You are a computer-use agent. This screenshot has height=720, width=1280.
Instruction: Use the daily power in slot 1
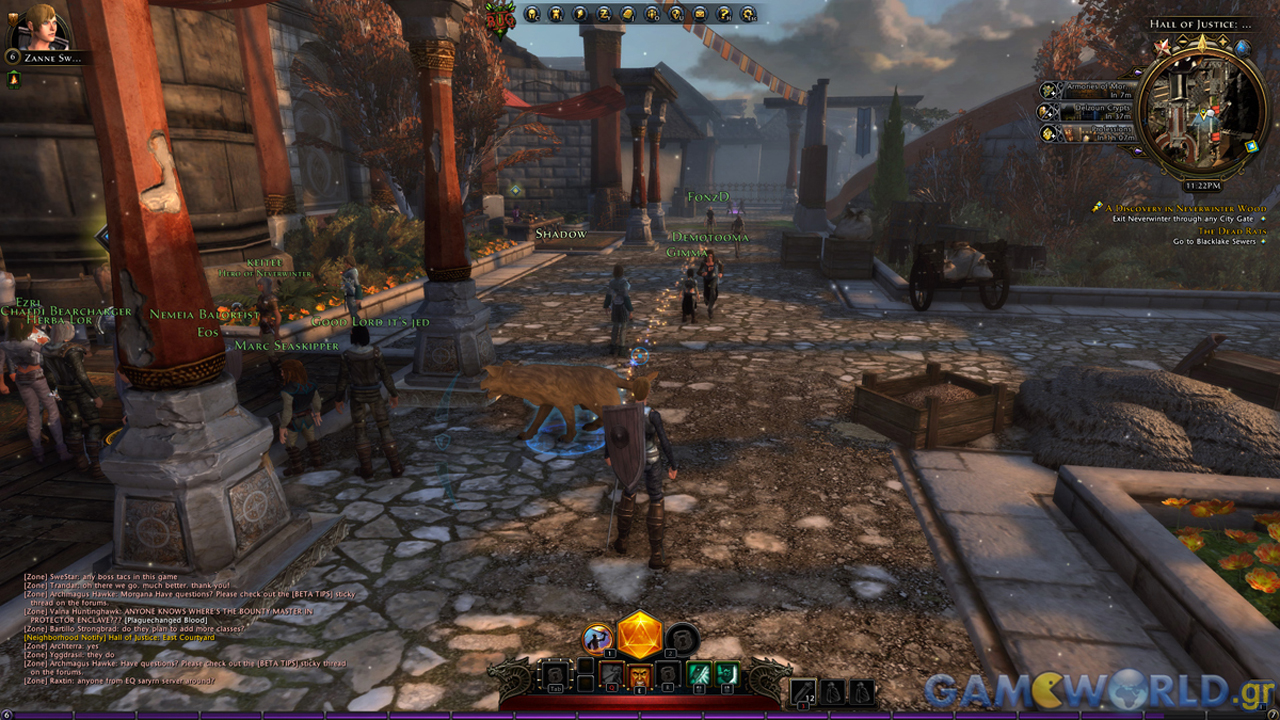tap(597, 638)
